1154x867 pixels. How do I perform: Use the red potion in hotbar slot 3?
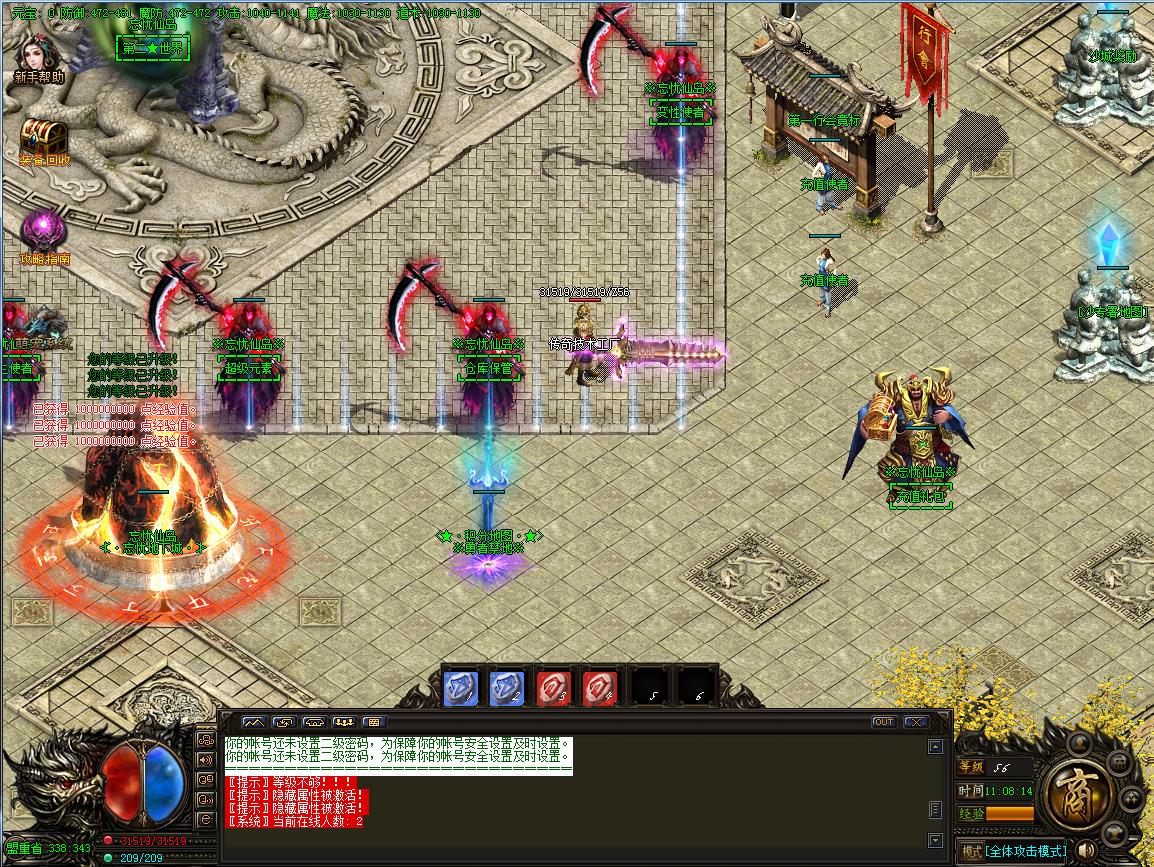553,688
